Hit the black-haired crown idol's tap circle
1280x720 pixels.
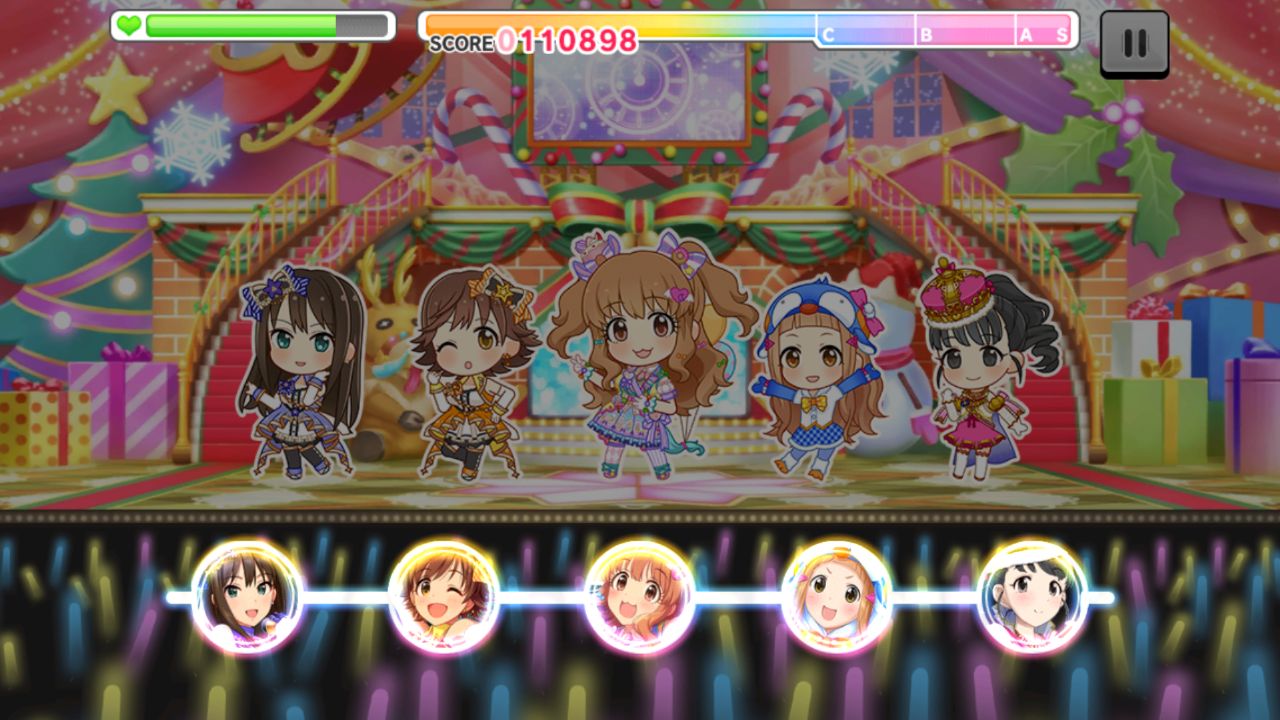tap(1032, 597)
